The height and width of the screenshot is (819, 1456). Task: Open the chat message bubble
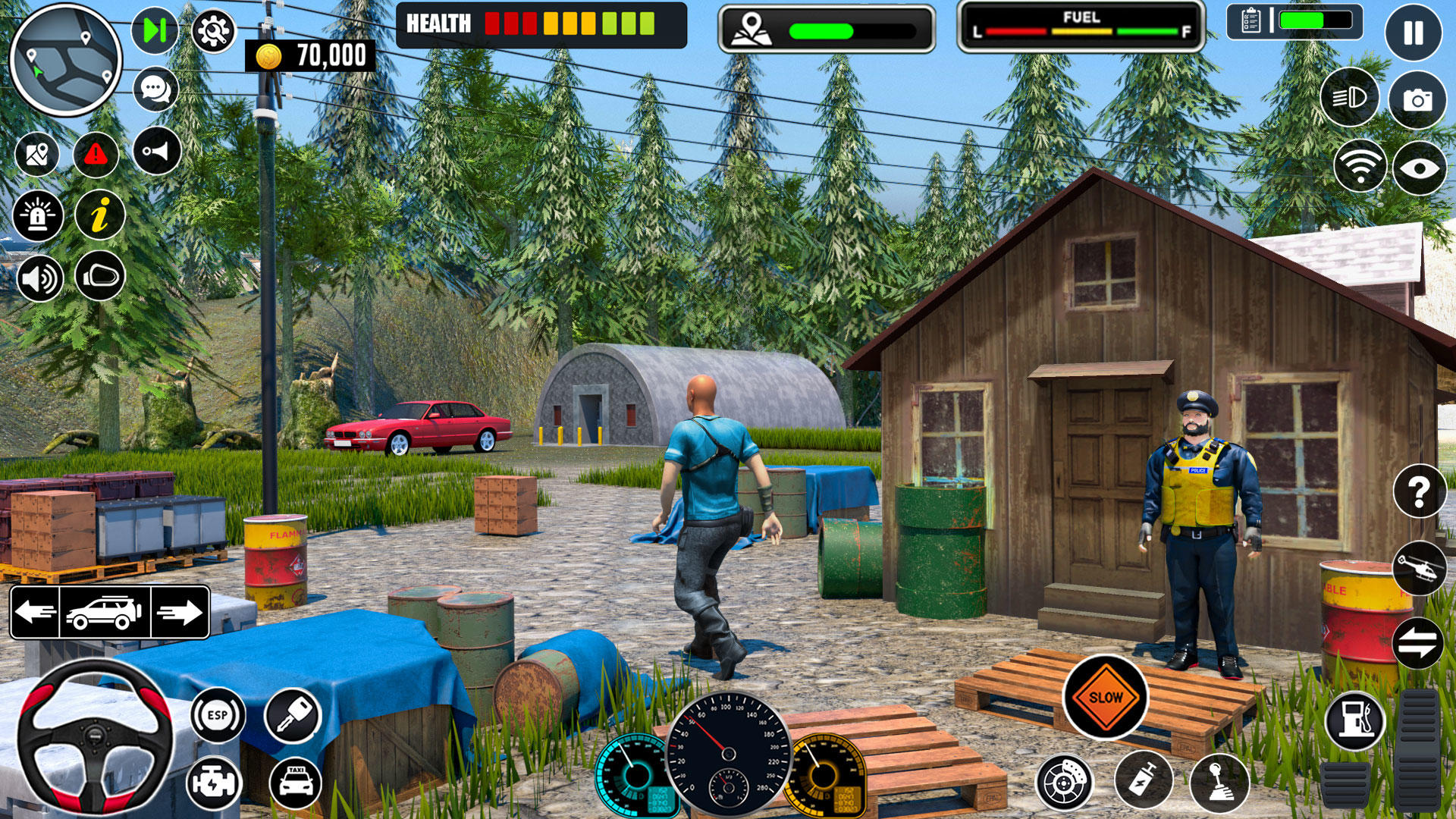(x=154, y=89)
